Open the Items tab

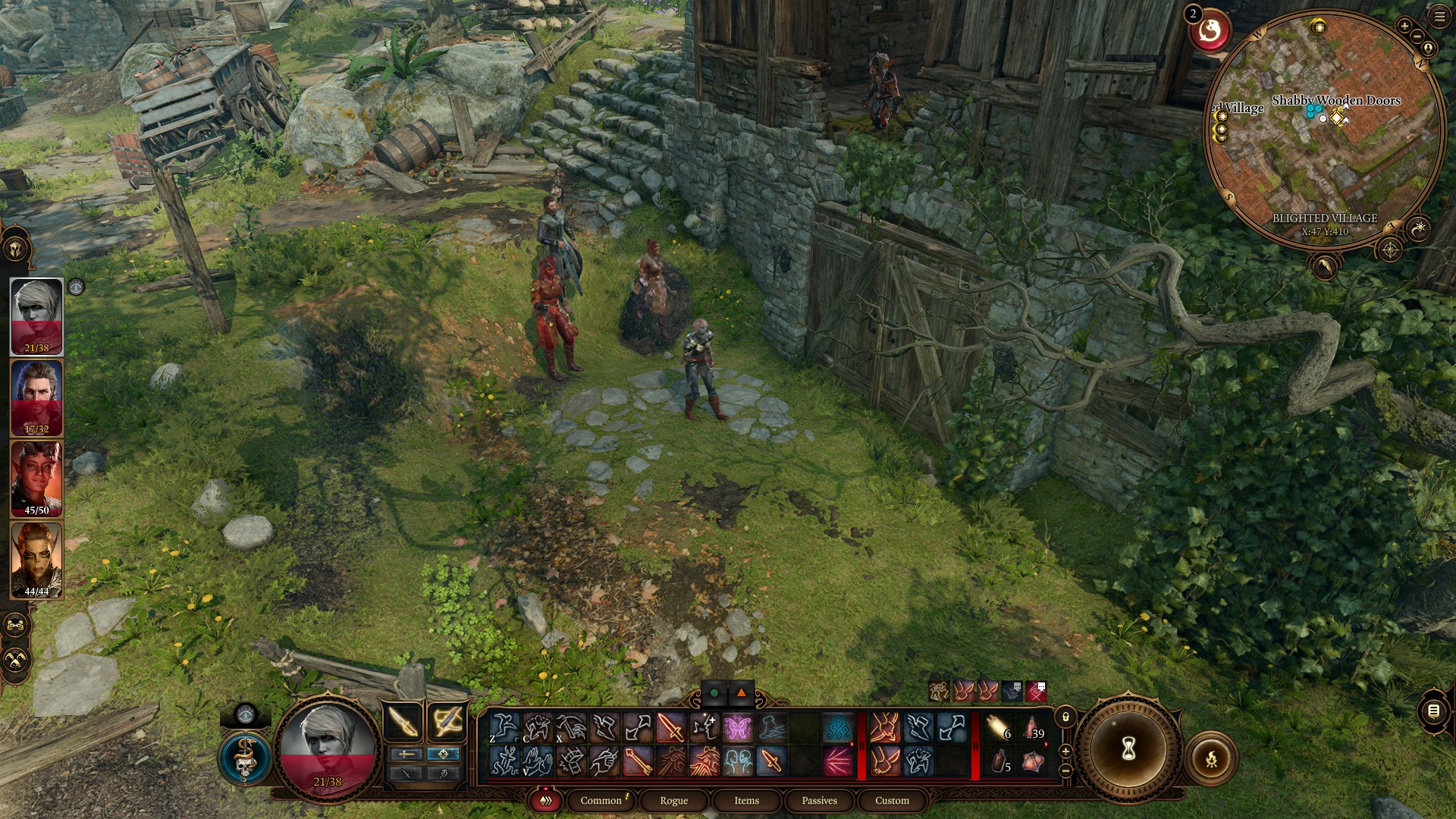(x=745, y=800)
